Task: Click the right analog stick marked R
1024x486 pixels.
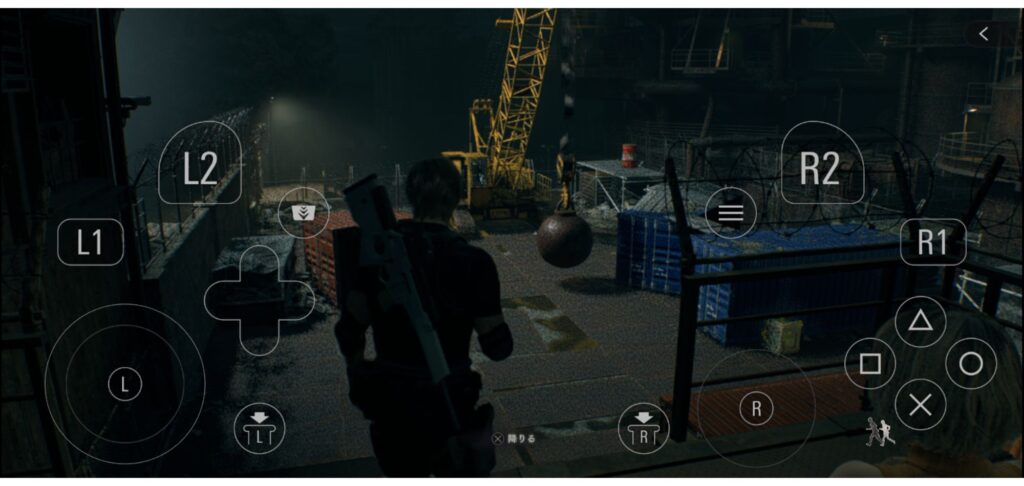Action: 756,407
